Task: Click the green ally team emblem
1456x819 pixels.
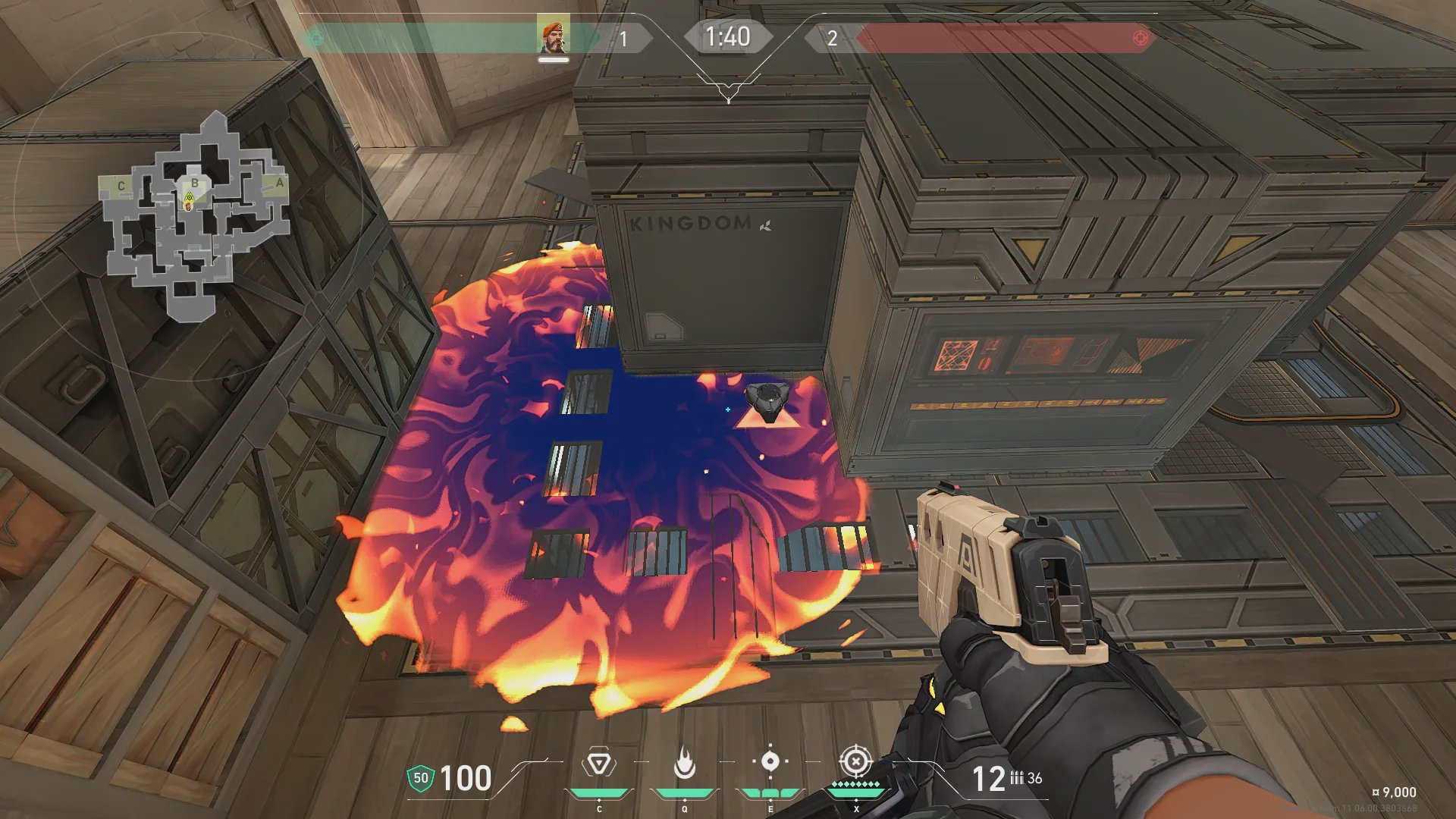Action: click(x=316, y=38)
